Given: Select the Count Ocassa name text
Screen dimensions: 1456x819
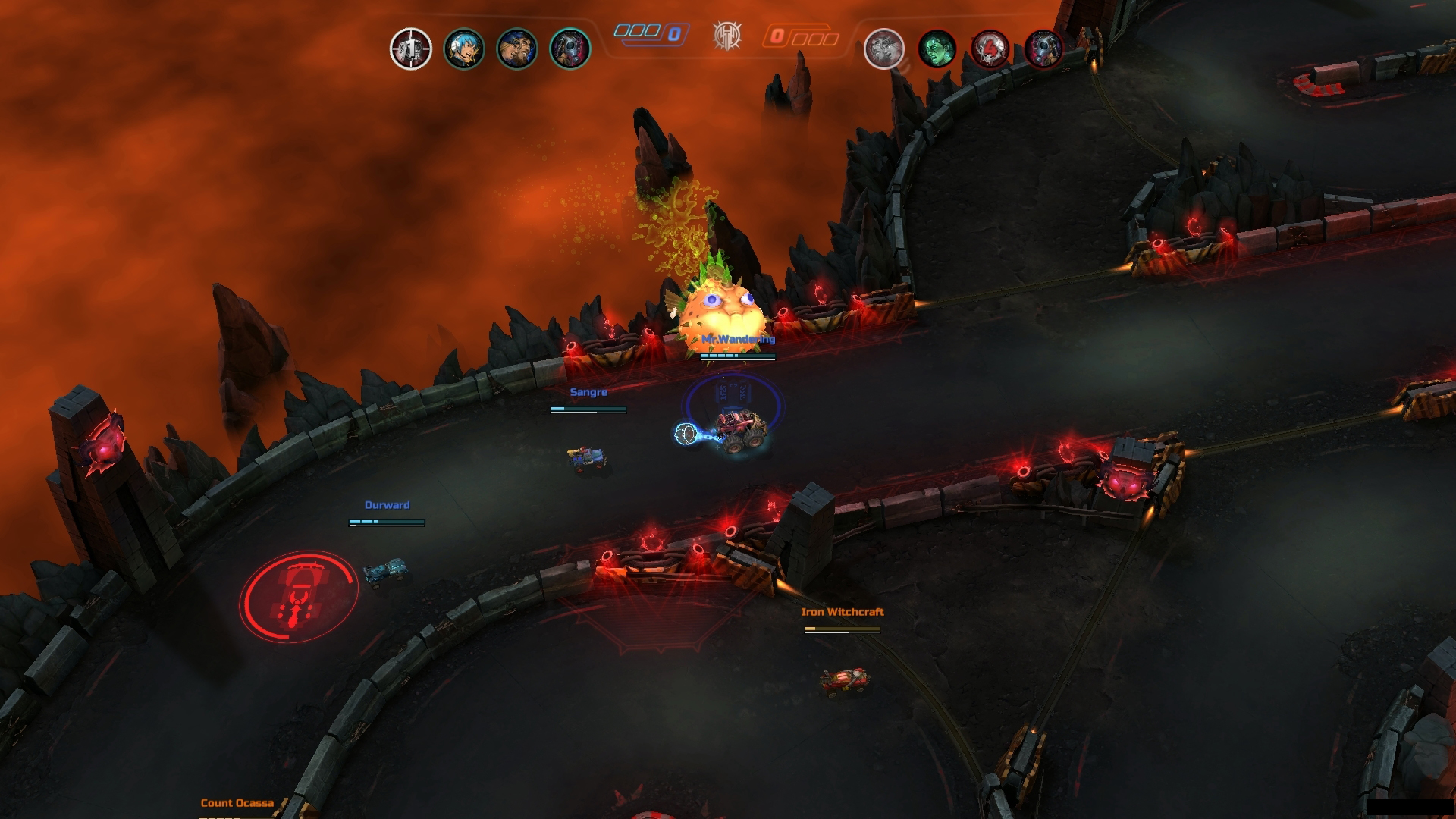Looking at the screenshot, I should click(x=237, y=802).
